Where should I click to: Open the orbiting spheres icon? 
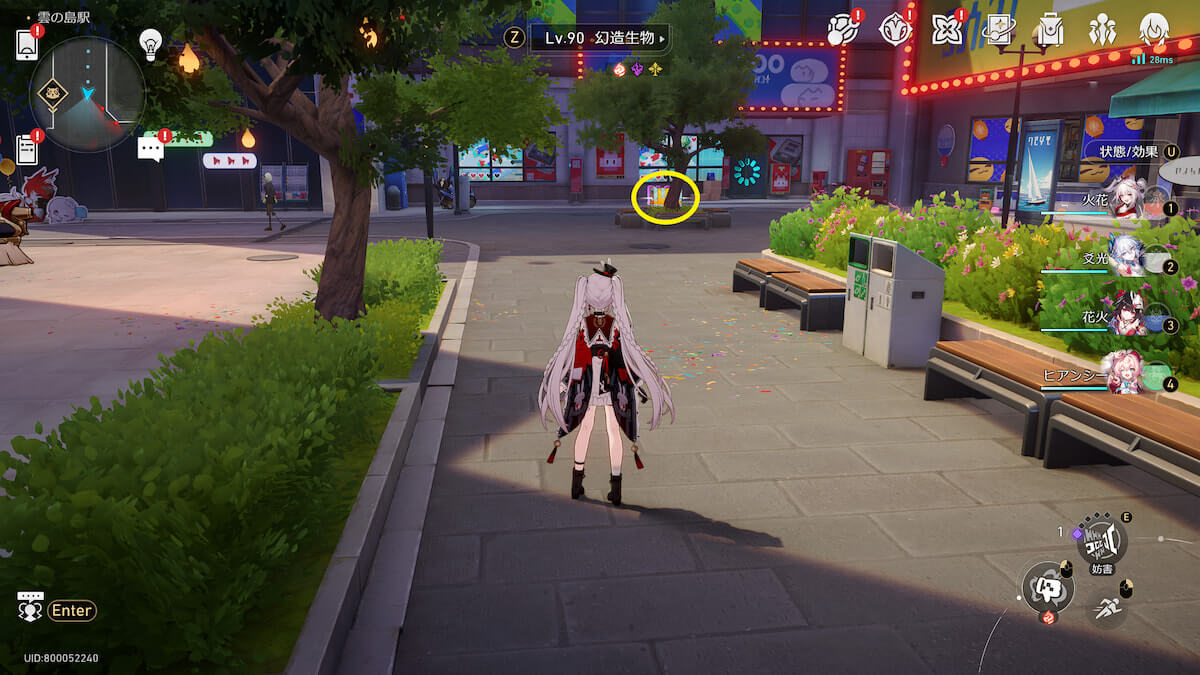pyautogui.click(x=842, y=30)
